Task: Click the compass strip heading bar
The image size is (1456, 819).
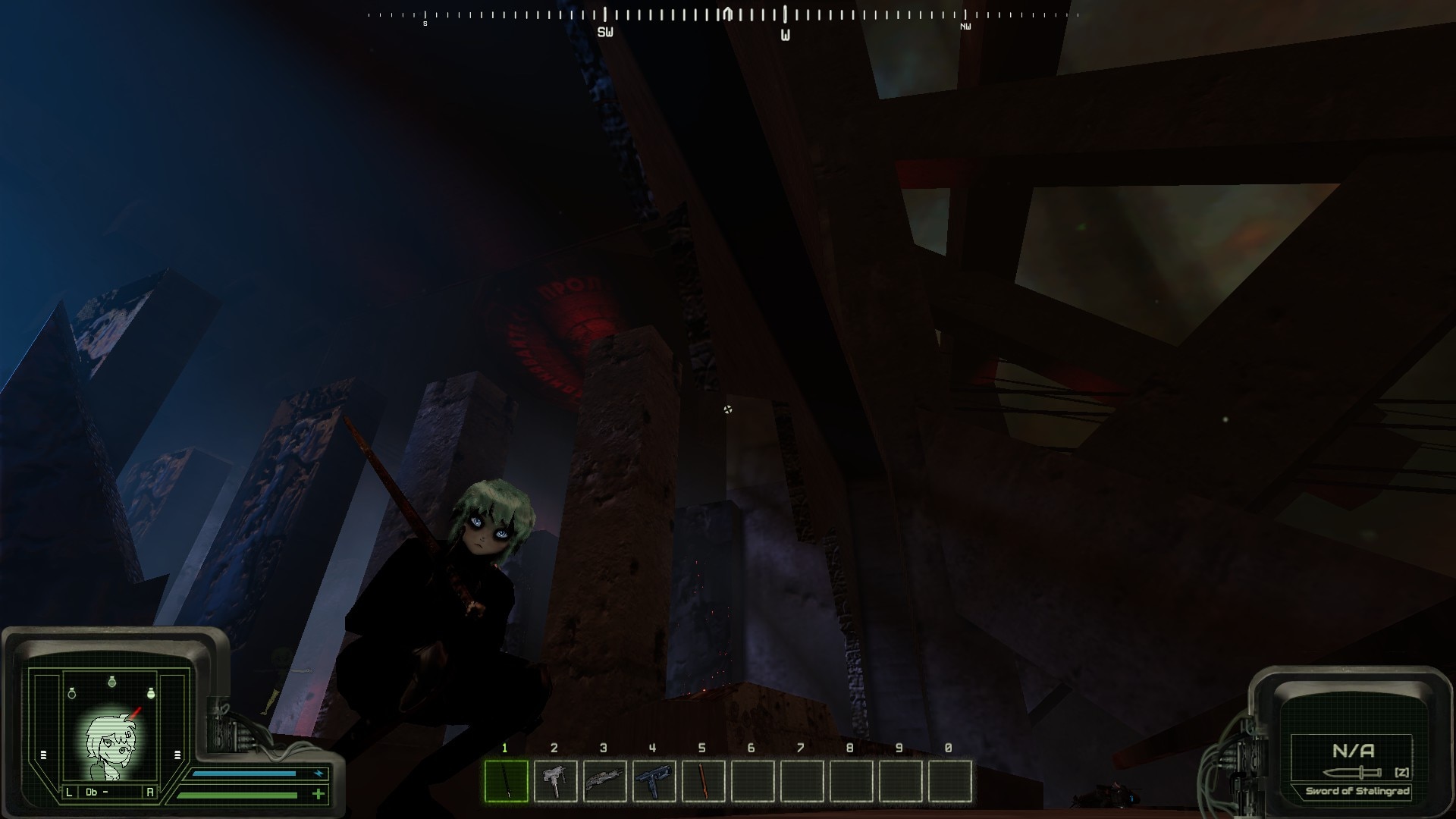Action: click(722, 15)
